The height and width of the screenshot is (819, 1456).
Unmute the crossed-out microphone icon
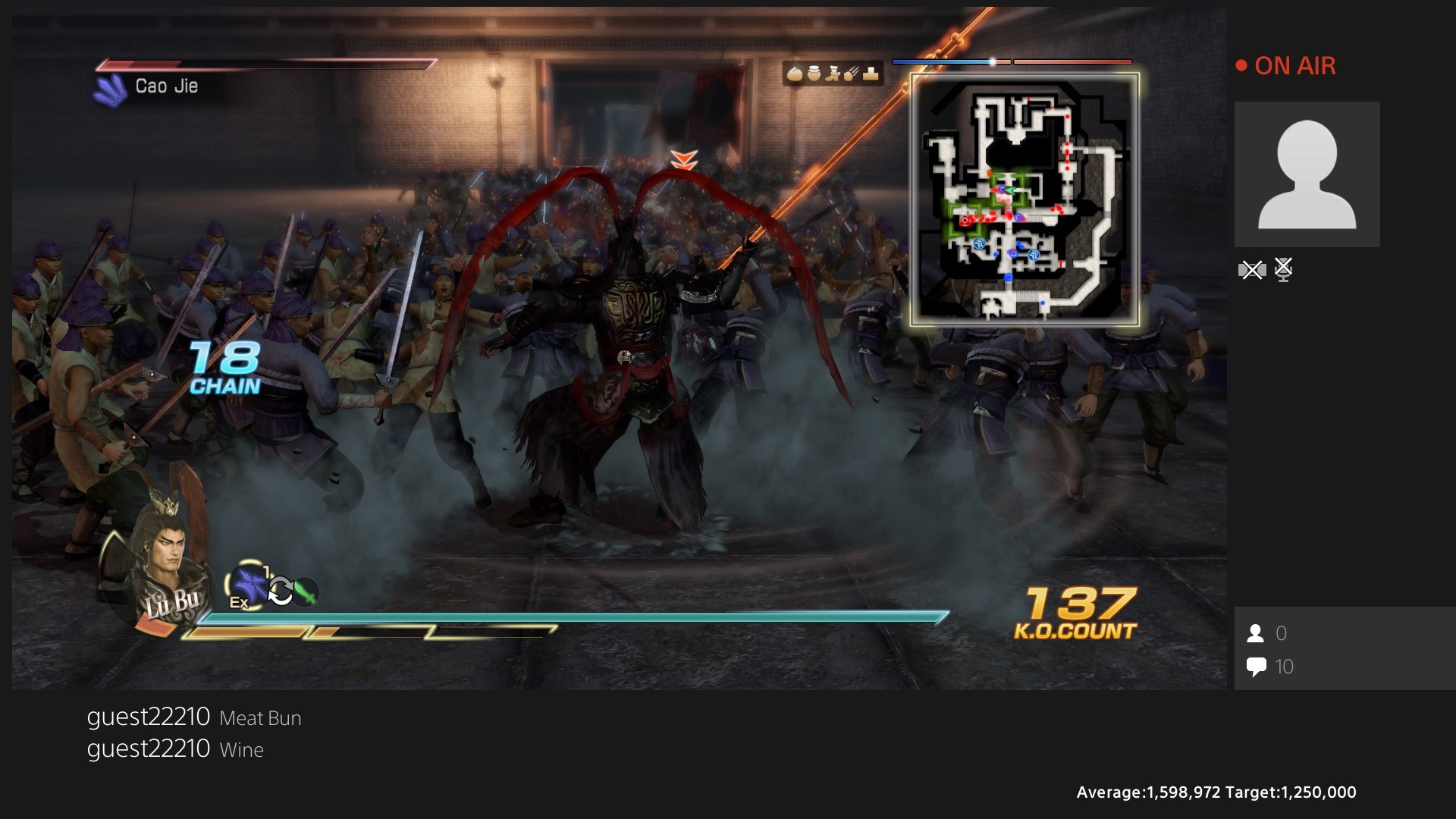pos(1285,269)
